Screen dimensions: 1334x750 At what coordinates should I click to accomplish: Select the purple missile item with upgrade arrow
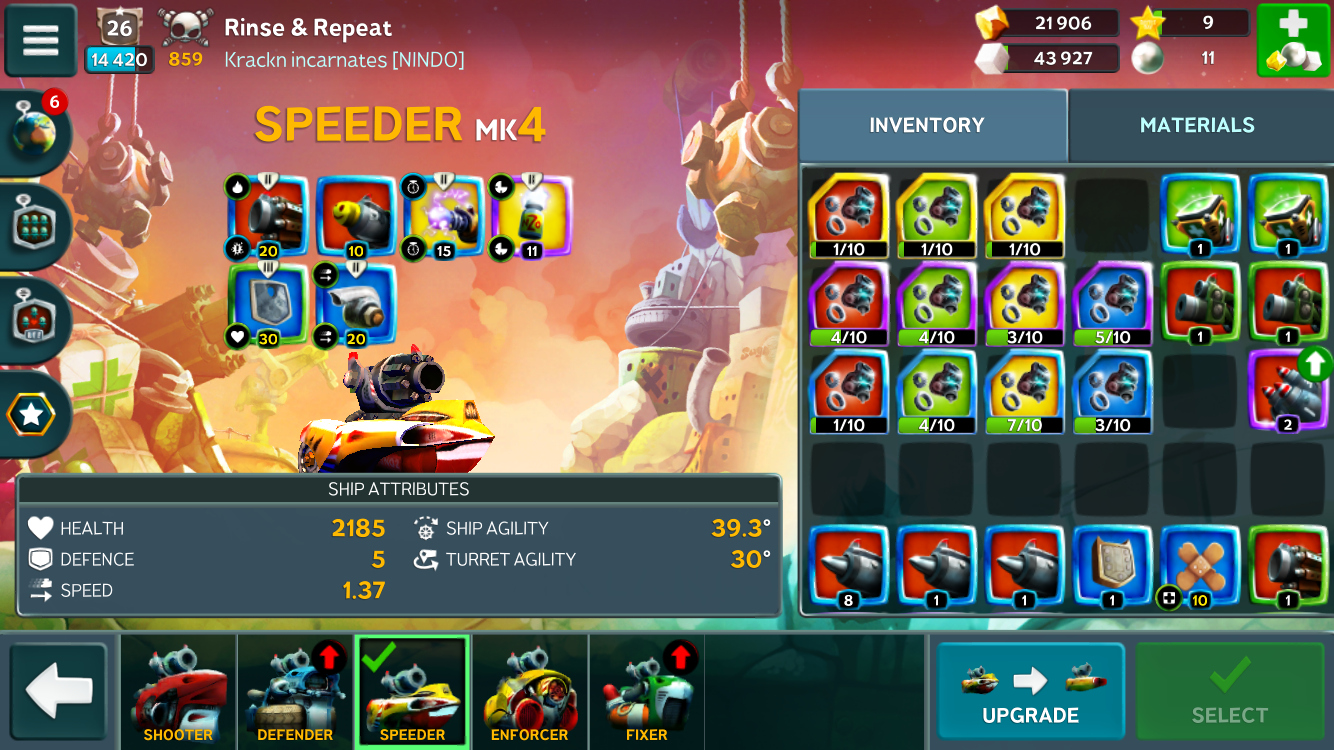[1287, 390]
